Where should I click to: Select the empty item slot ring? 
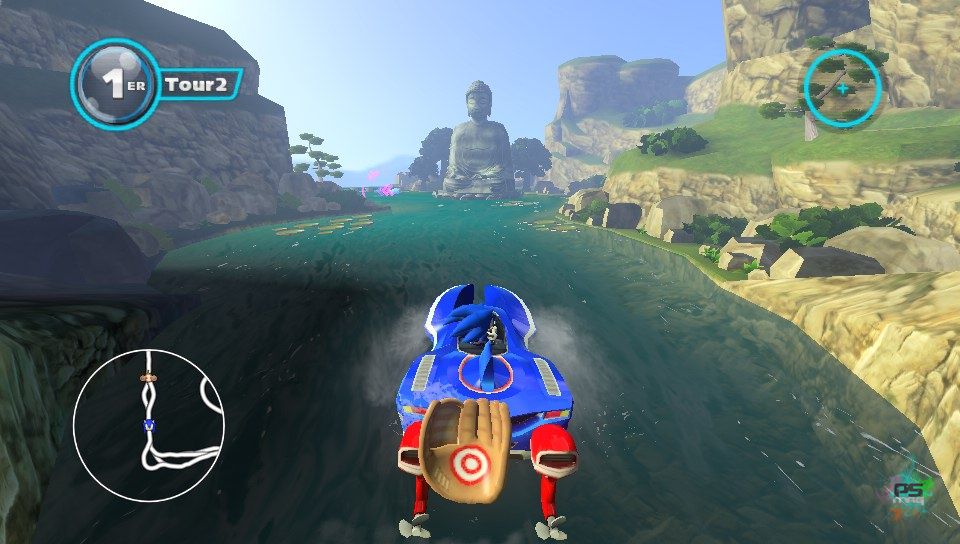click(842, 88)
